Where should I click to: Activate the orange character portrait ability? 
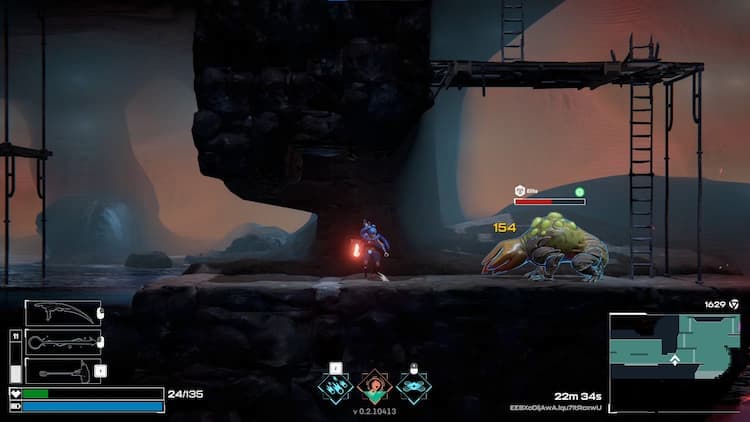(x=374, y=387)
